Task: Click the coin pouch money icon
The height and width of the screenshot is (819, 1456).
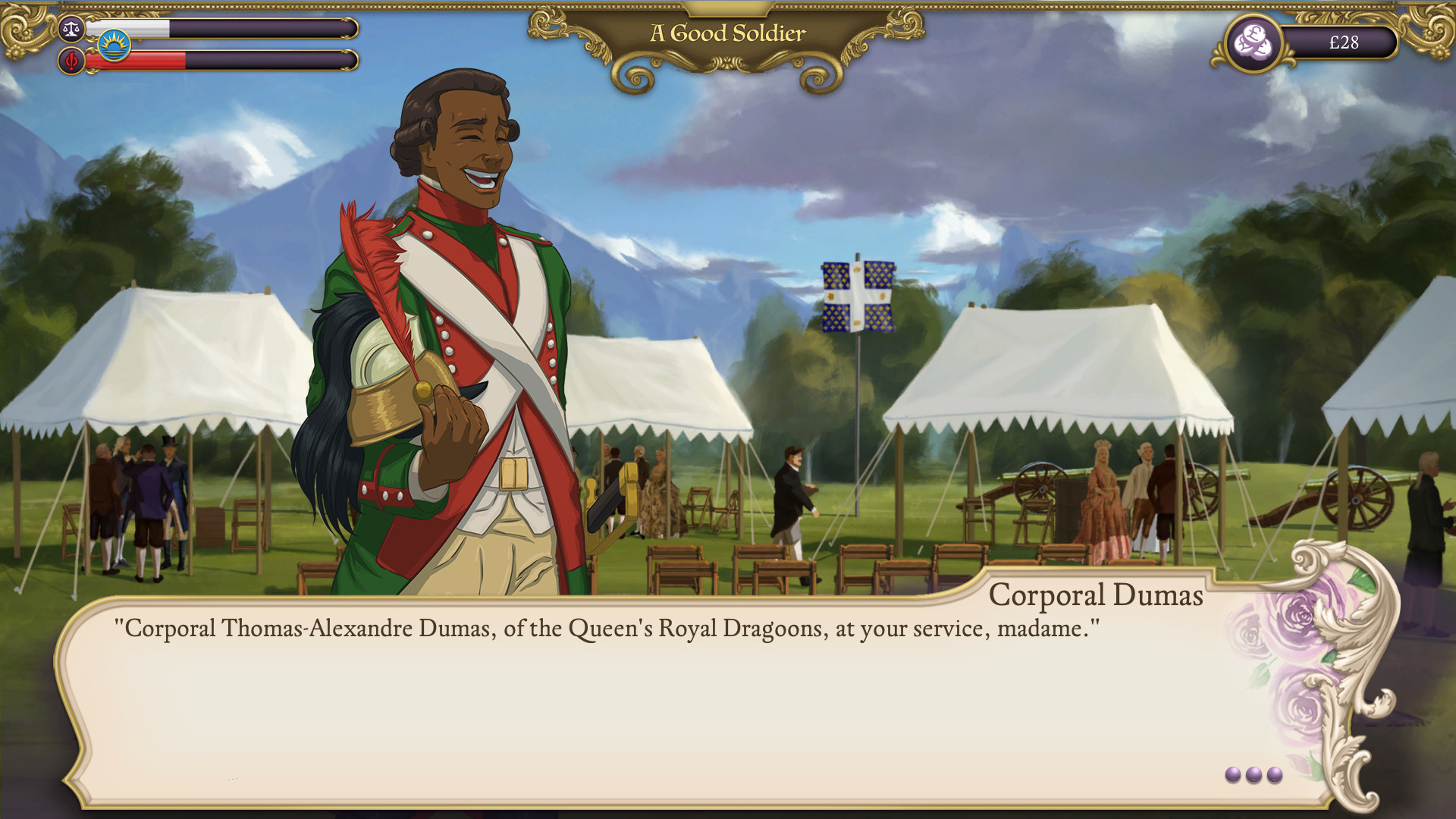Action: (x=1254, y=42)
